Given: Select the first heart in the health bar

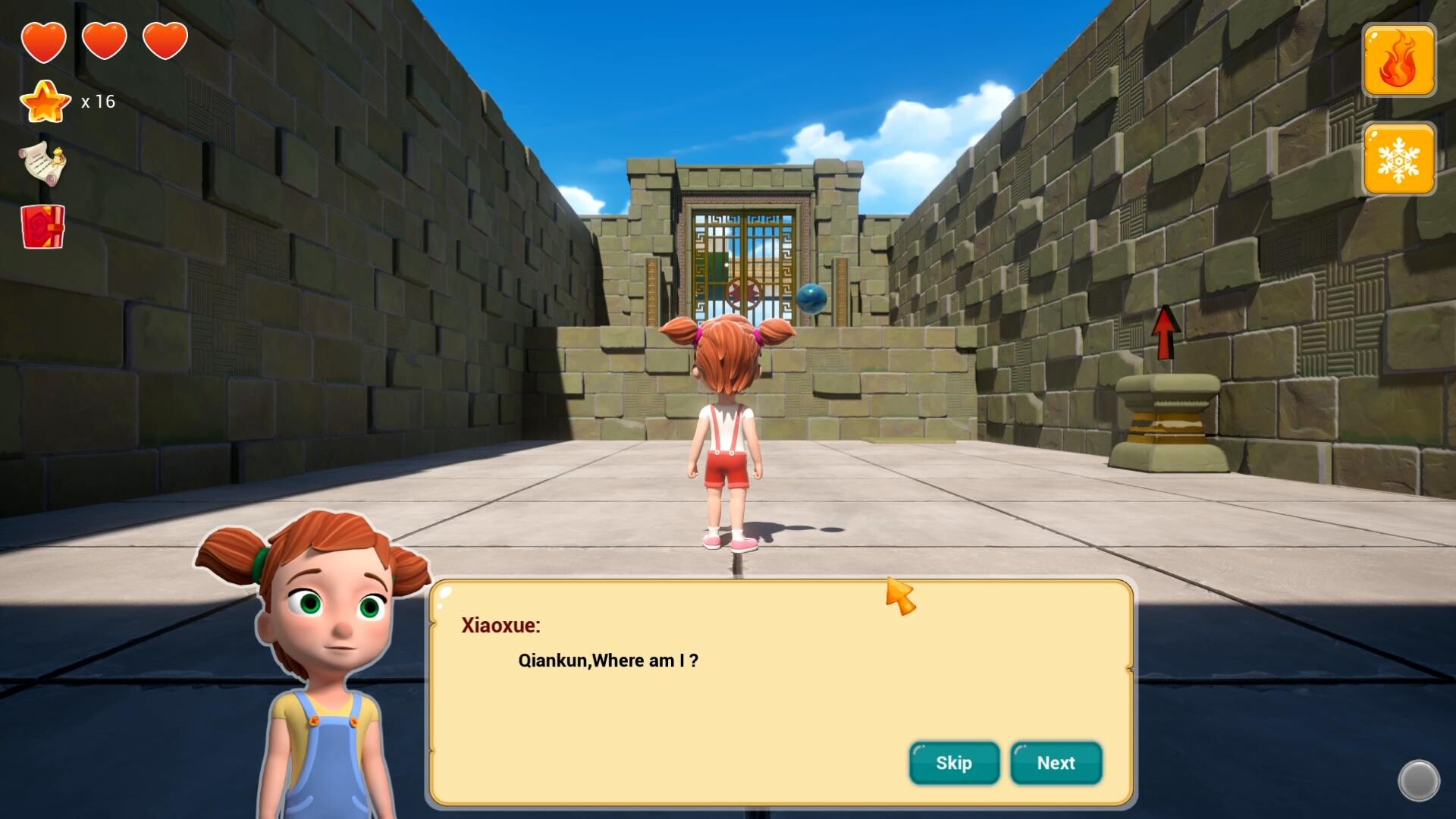Looking at the screenshot, I should [45, 40].
